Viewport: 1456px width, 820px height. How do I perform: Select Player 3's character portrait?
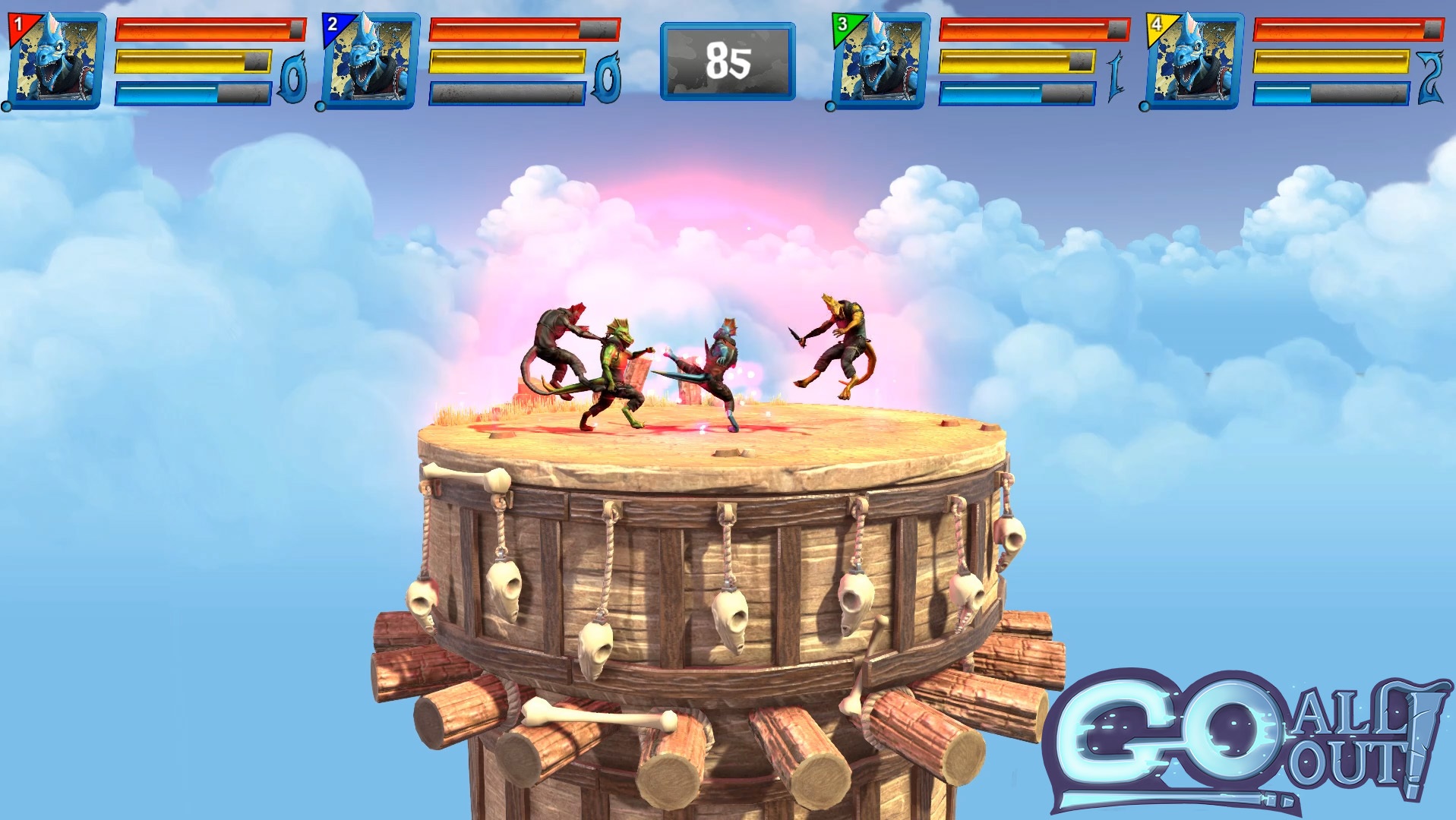click(x=881, y=57)
